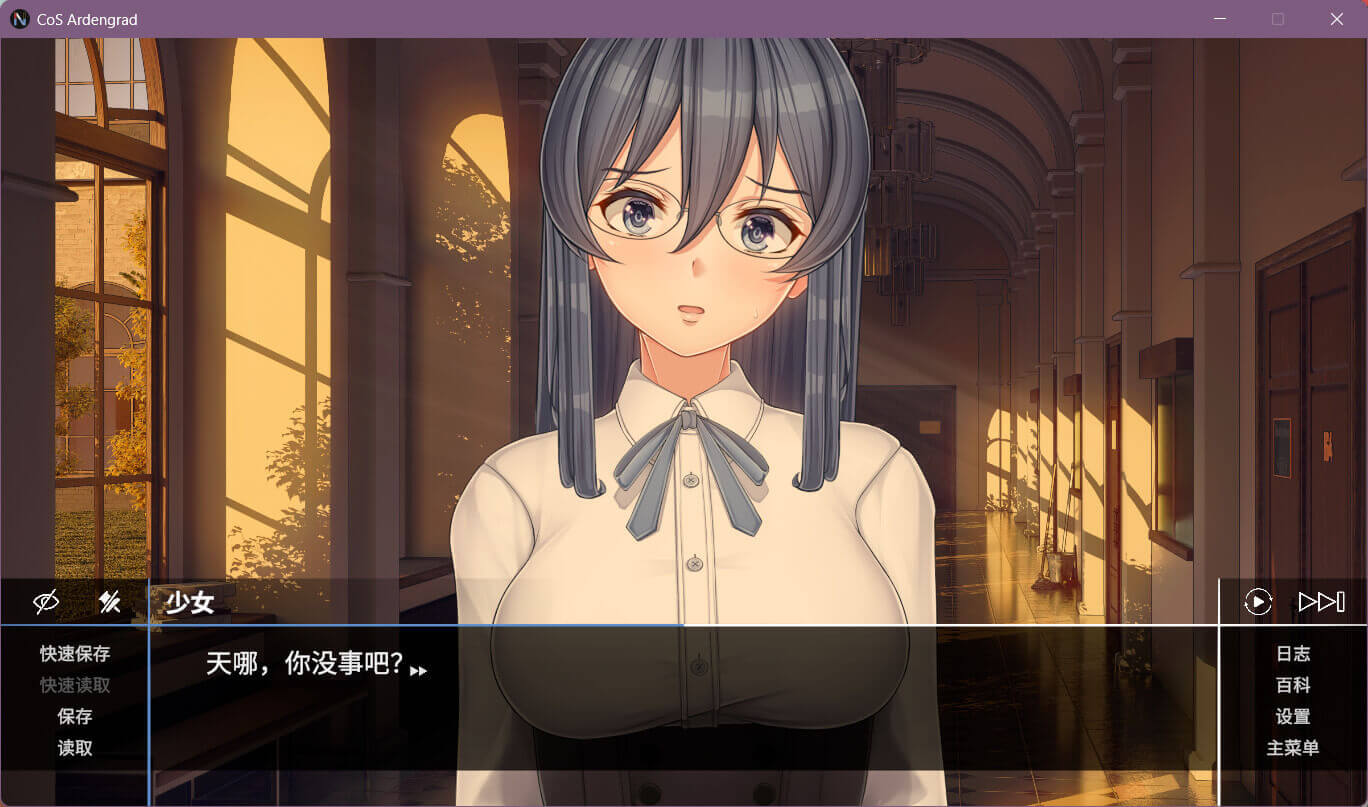The width and height of the screenshot is (1368, 807).
Task: Minimize the CoS Ardengrad window
Action: pos(1219,19)
